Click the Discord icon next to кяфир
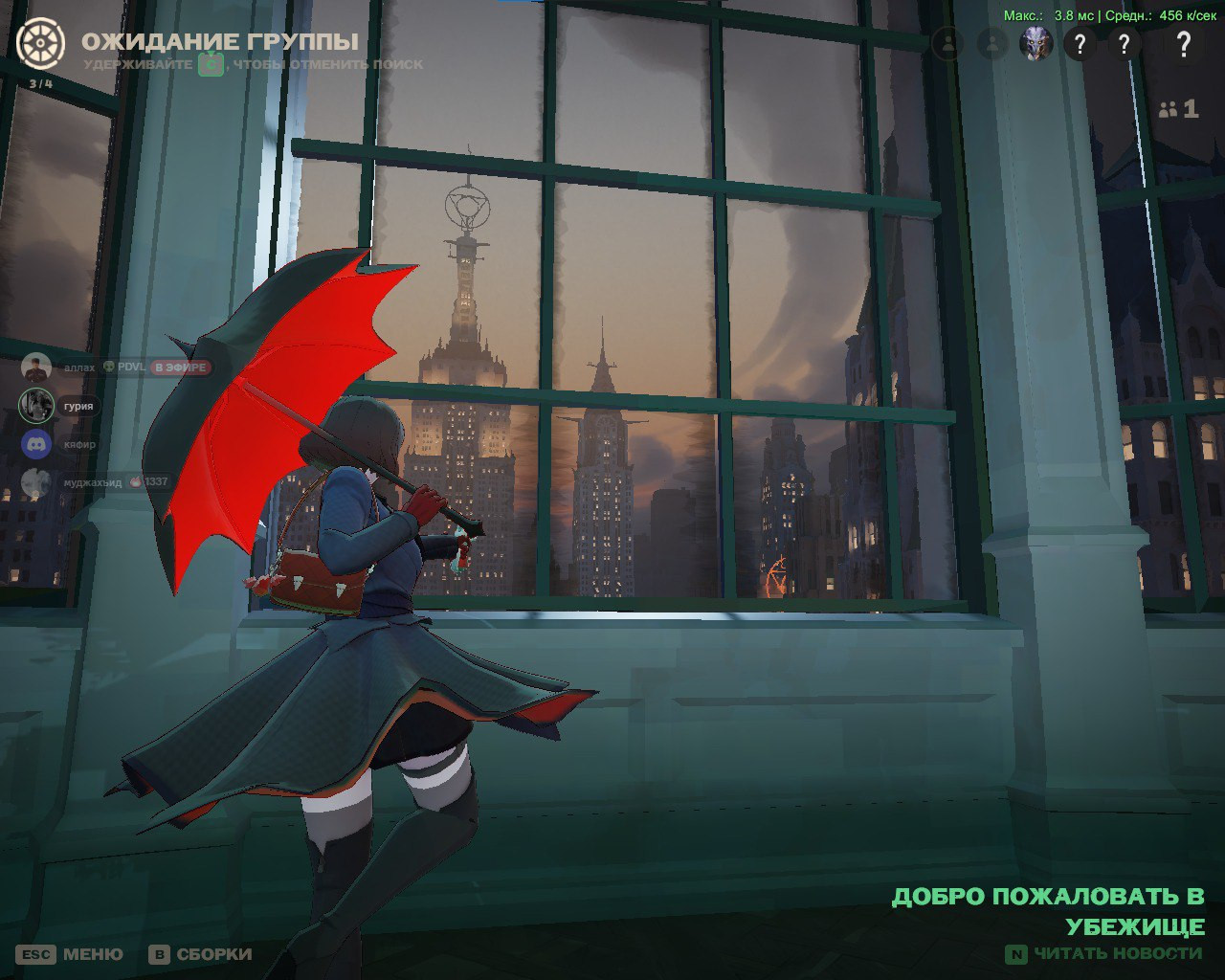The width and height of the screenshot is (1225, 980). 35,445
